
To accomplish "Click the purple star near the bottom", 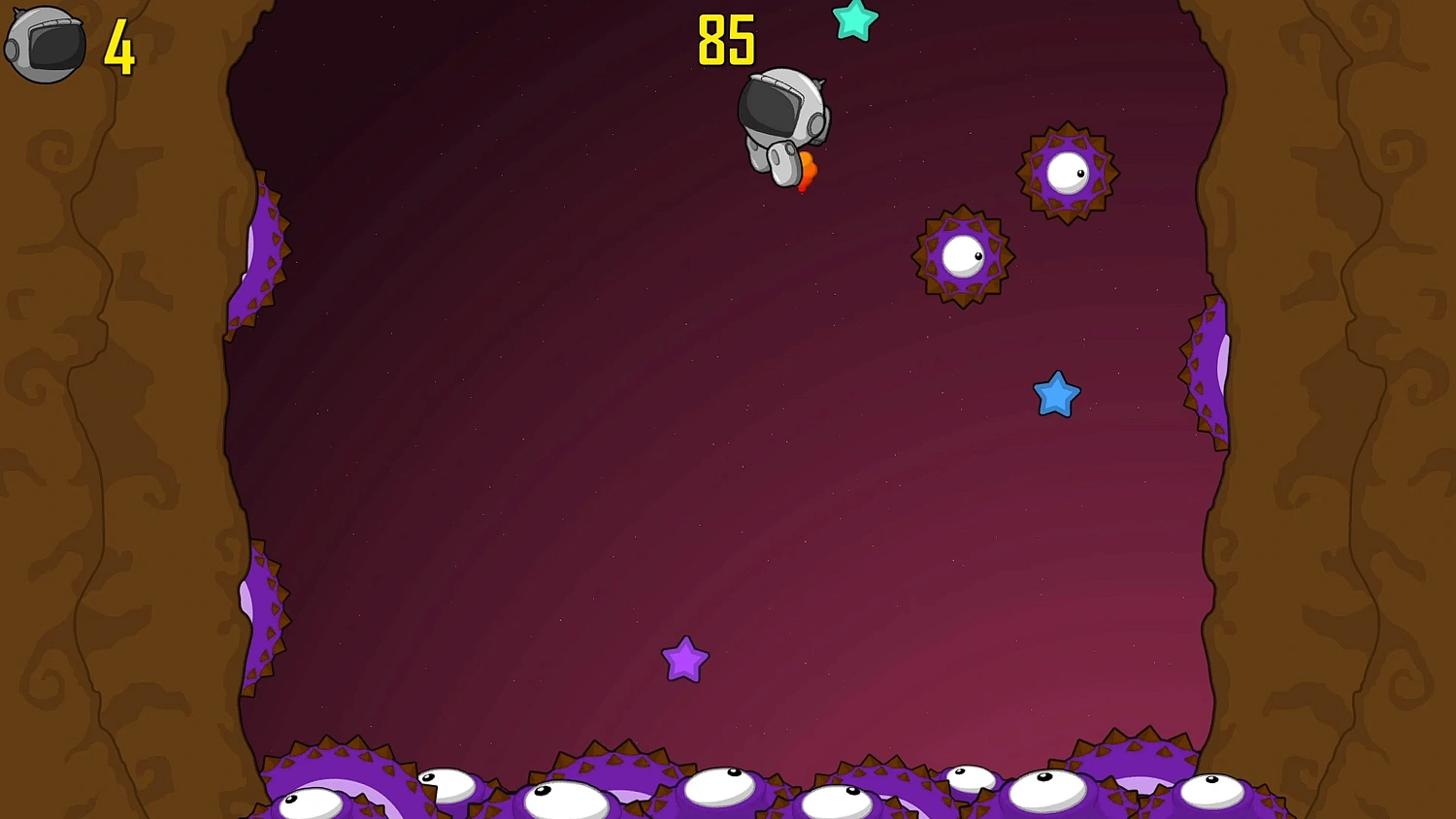I will click(x=687, y=660).
